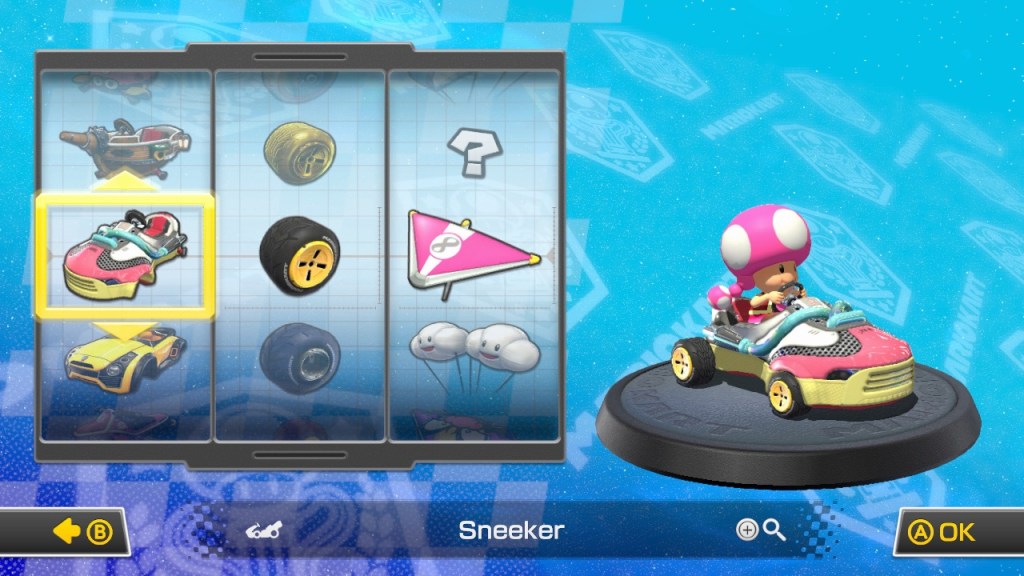1024x576 pixels.
Task: Confirm the kart with the OK button
Action: [955, 532]
